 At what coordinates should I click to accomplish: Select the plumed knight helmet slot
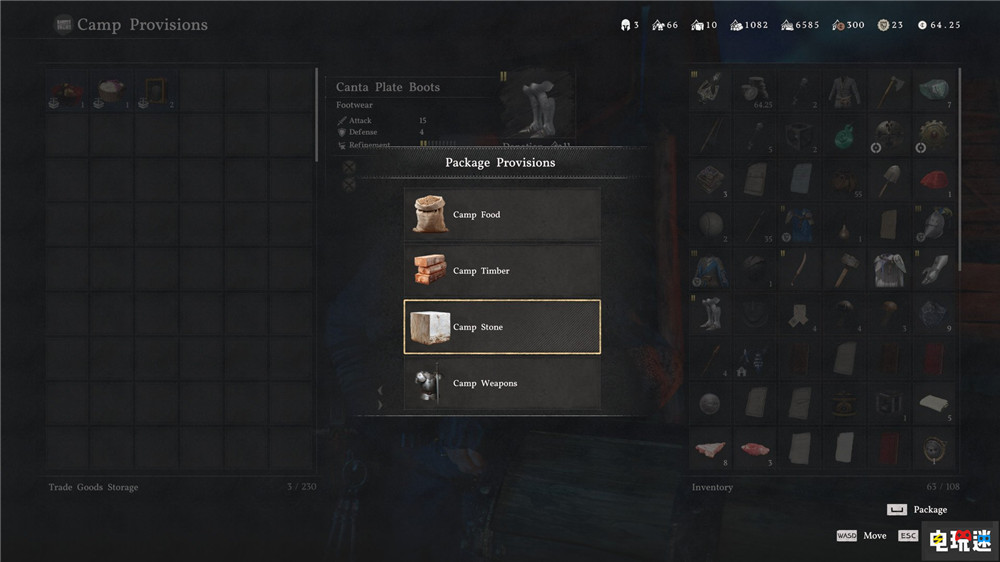point(933,224)
